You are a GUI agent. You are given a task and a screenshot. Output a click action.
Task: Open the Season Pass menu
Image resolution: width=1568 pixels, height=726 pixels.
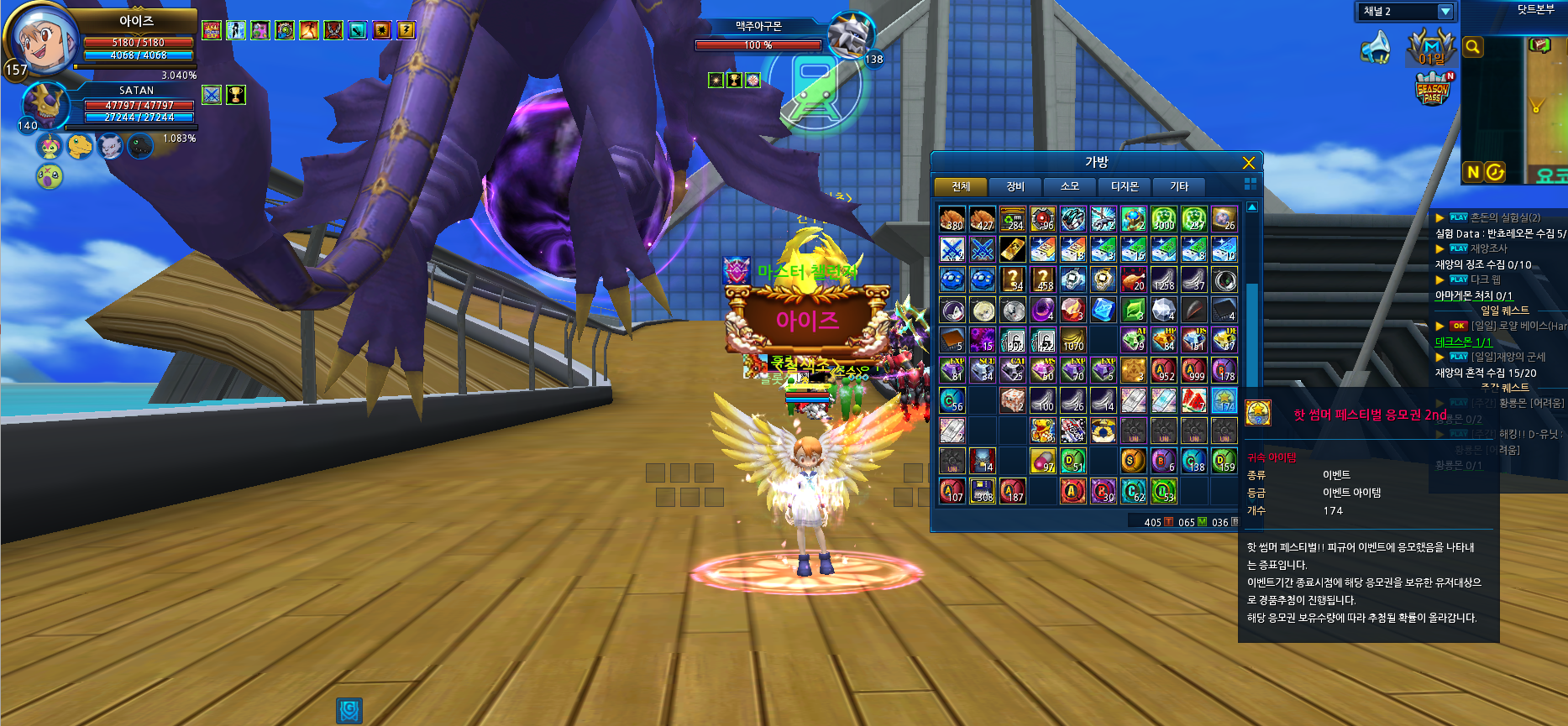1433,90
